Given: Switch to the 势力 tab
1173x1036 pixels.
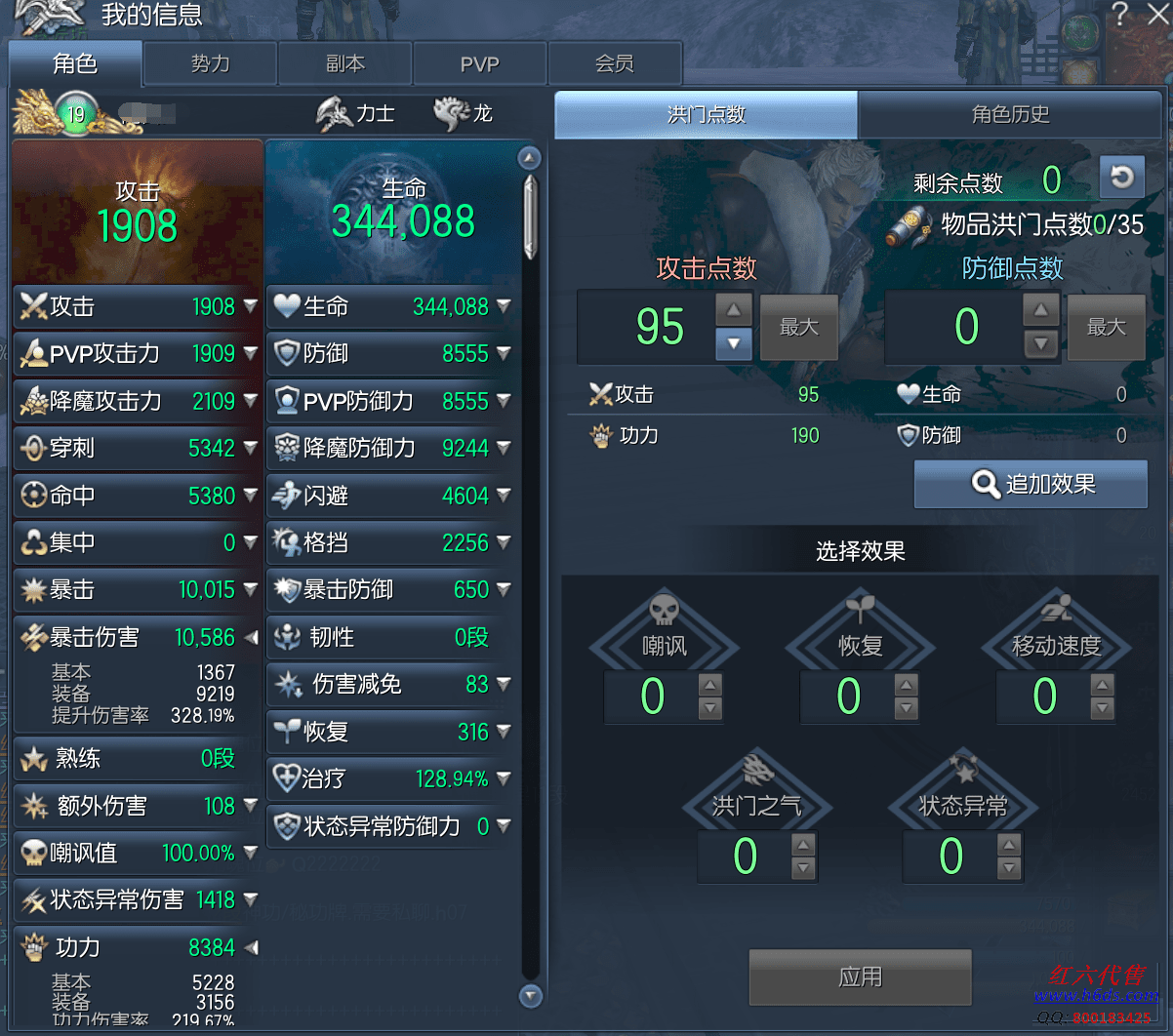Looking at the screenshot, I should click(210, 64).
